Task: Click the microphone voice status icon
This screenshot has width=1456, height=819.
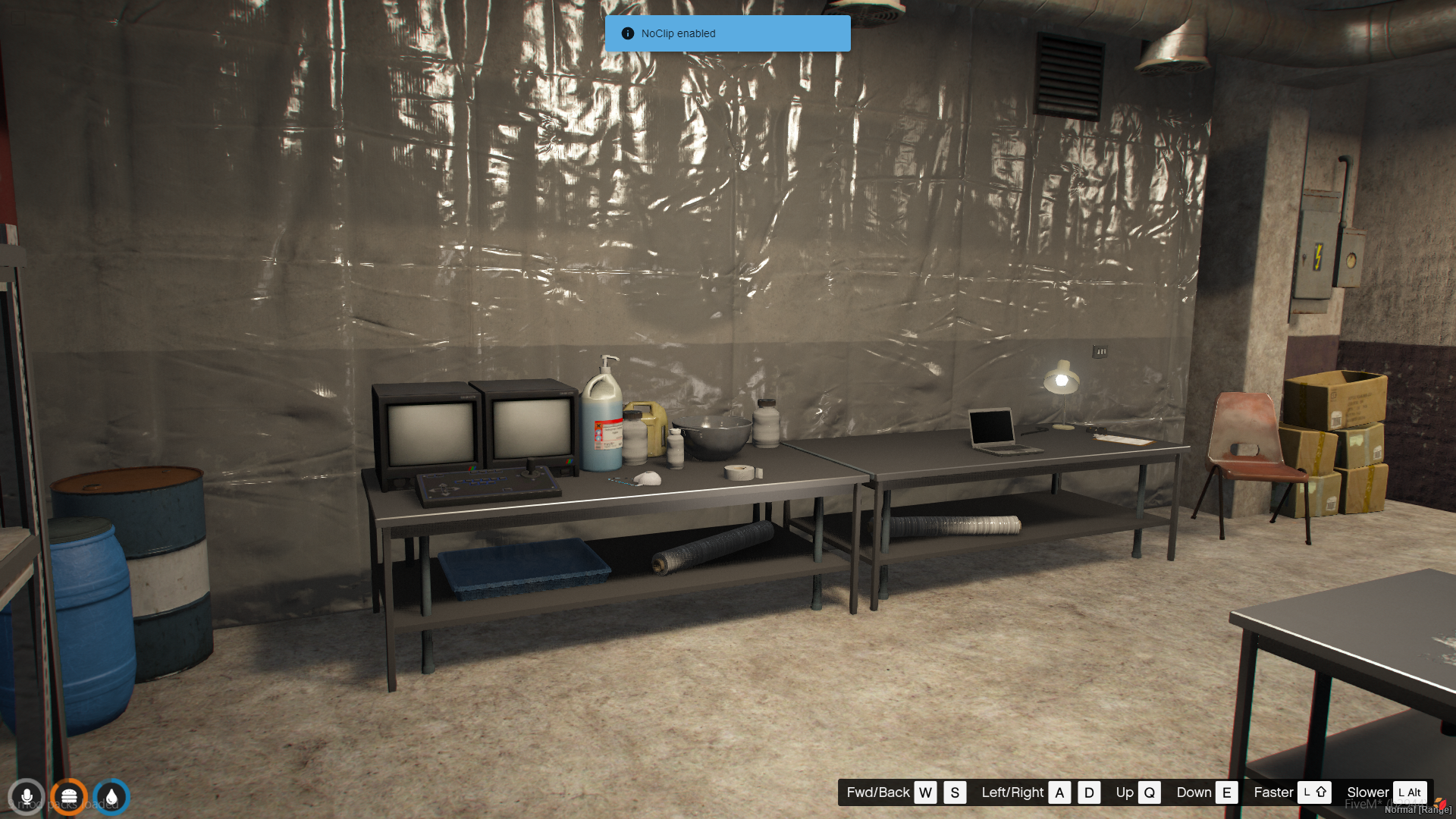Action: [27, 797]
